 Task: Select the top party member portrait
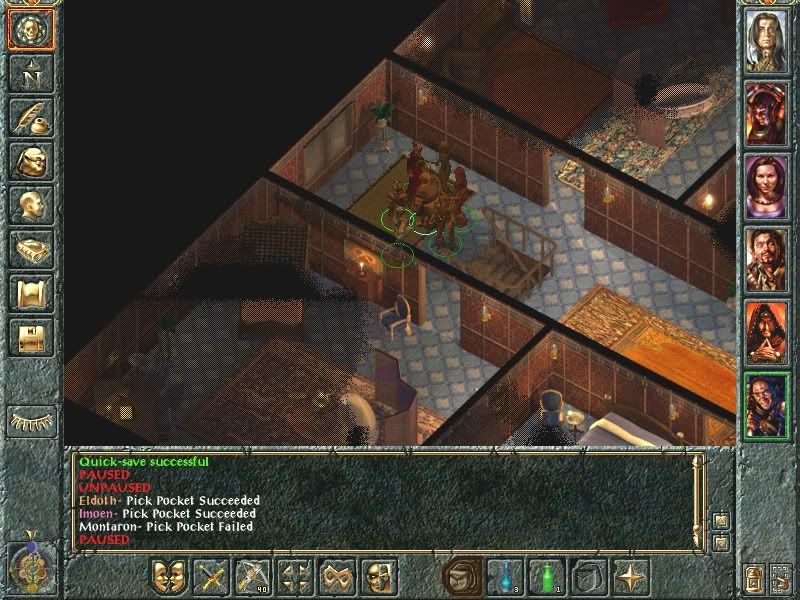point(767,38)
